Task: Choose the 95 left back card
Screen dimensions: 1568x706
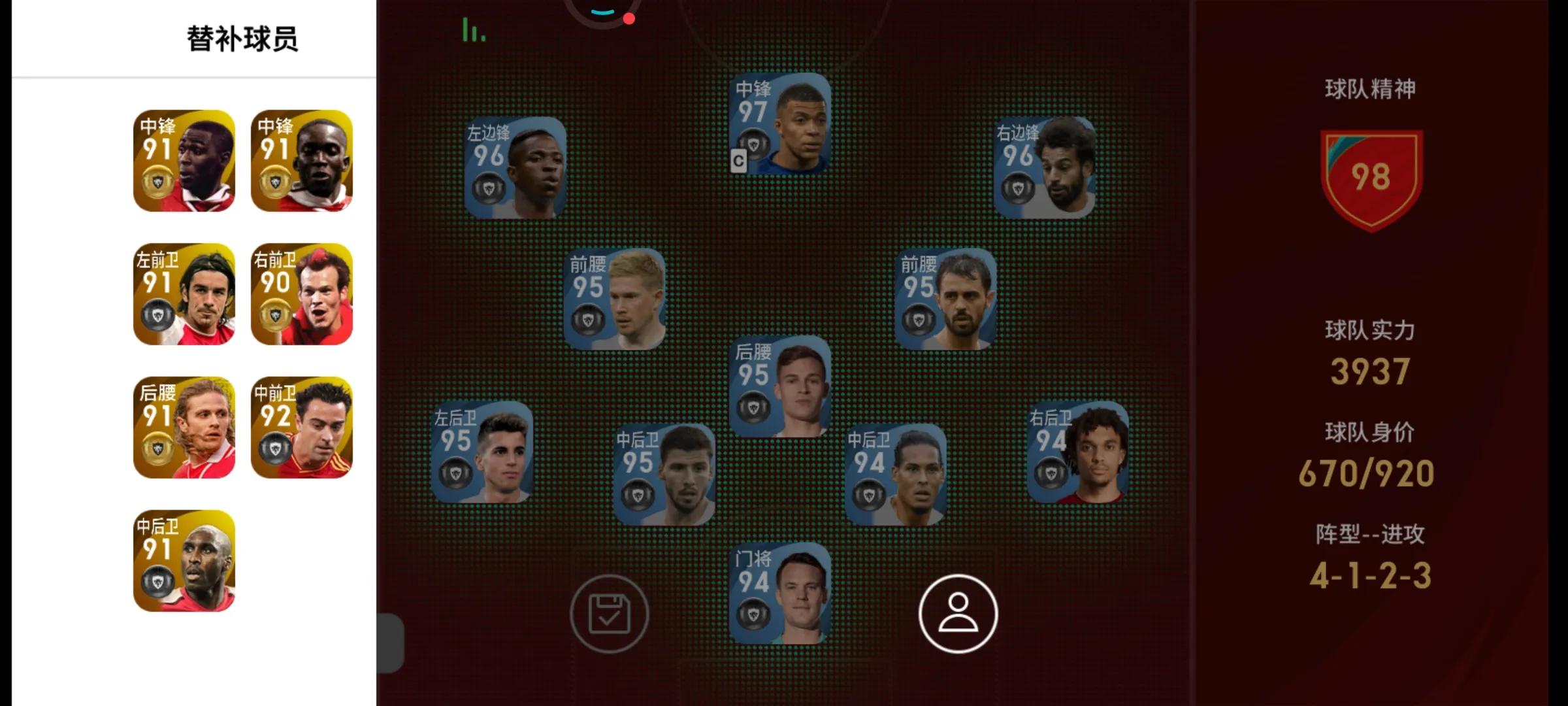Action: point(482,452)
